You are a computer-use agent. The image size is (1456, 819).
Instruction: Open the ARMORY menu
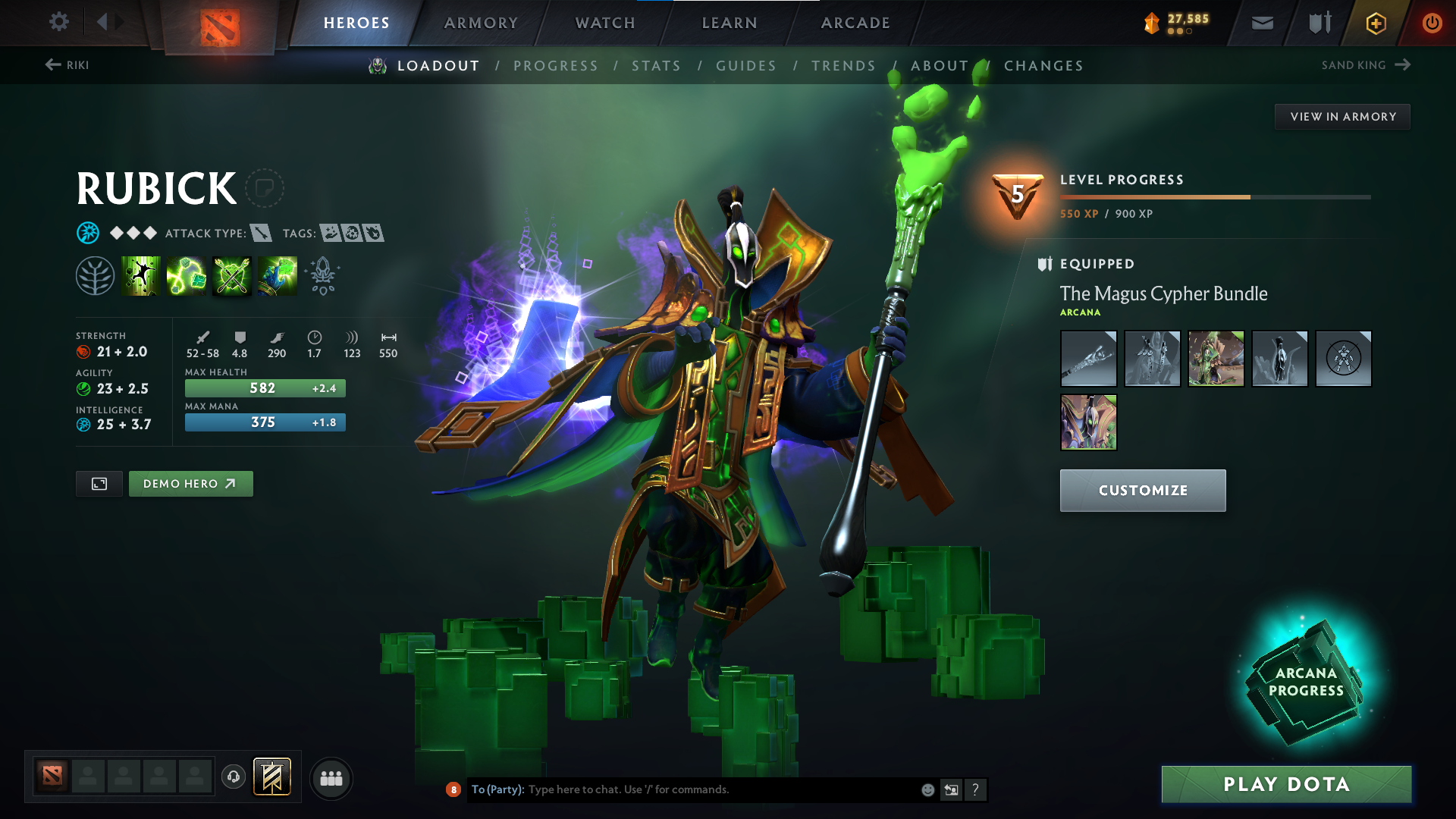[x=481, y=23]
